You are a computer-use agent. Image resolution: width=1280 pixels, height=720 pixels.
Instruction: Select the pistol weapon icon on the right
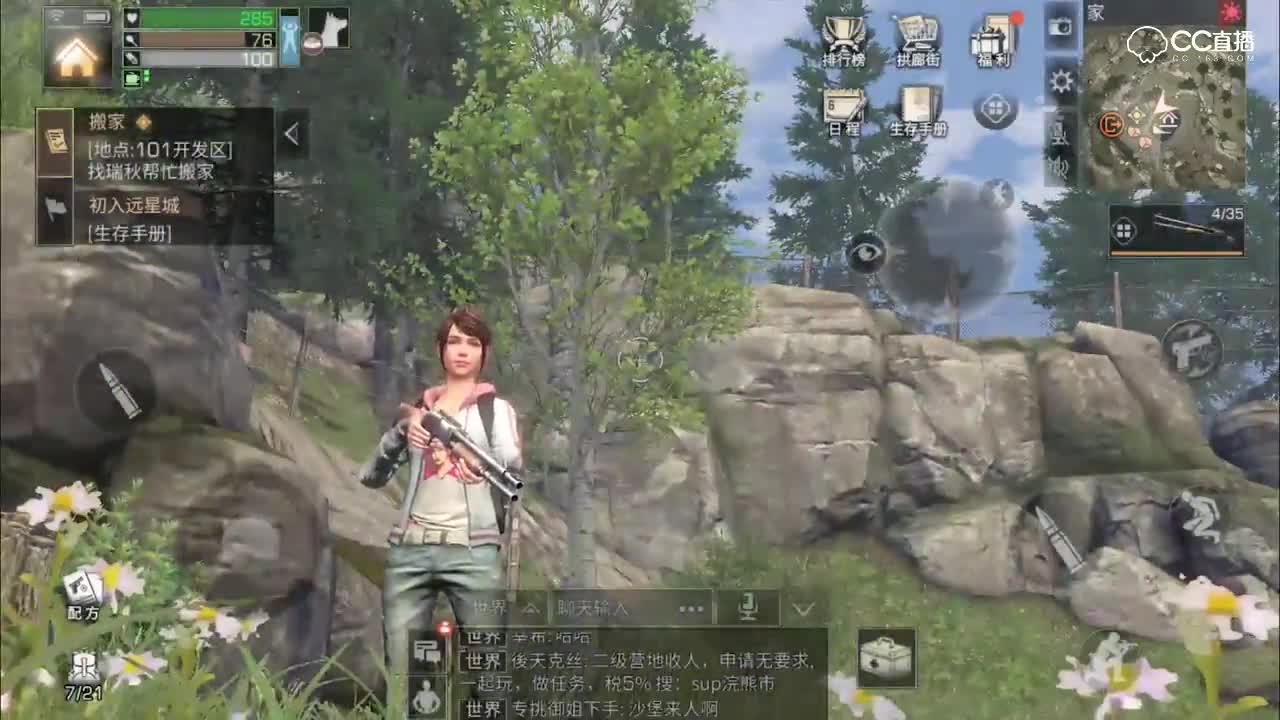[1190, 350]
